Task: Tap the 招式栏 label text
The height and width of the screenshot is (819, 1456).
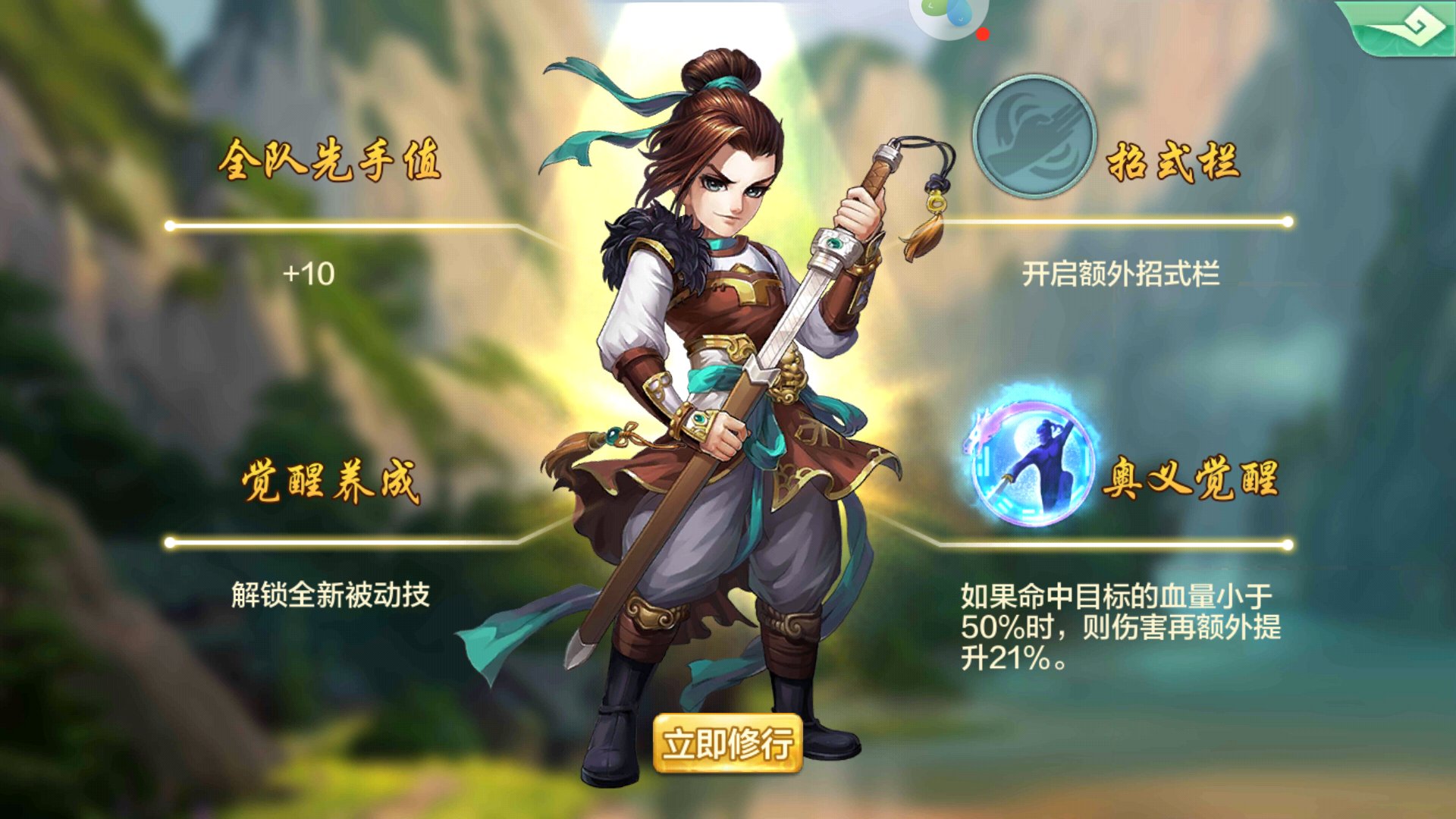Action: click(1172, 162)
